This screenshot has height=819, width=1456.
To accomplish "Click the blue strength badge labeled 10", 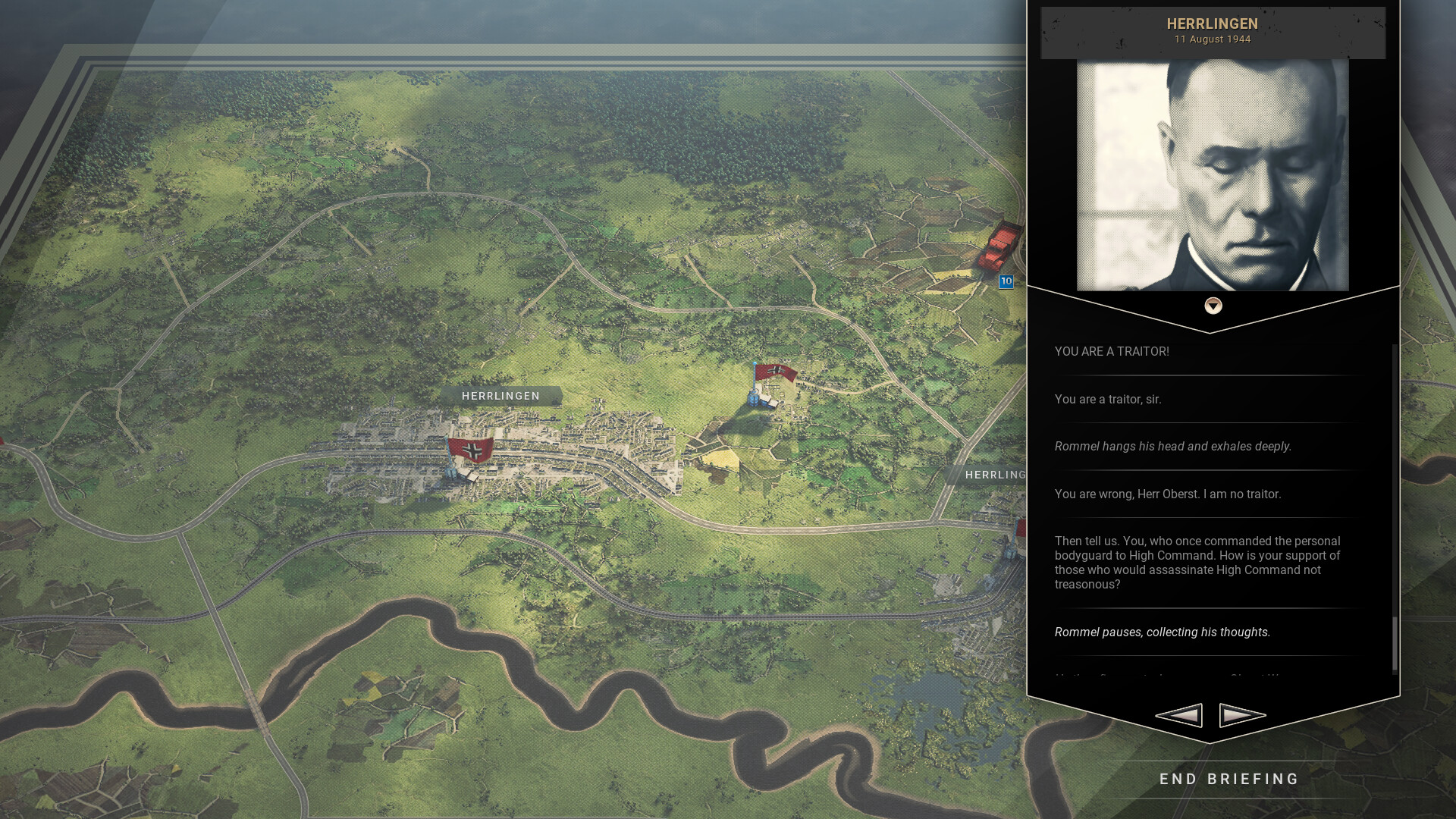I will (1006, 281).
